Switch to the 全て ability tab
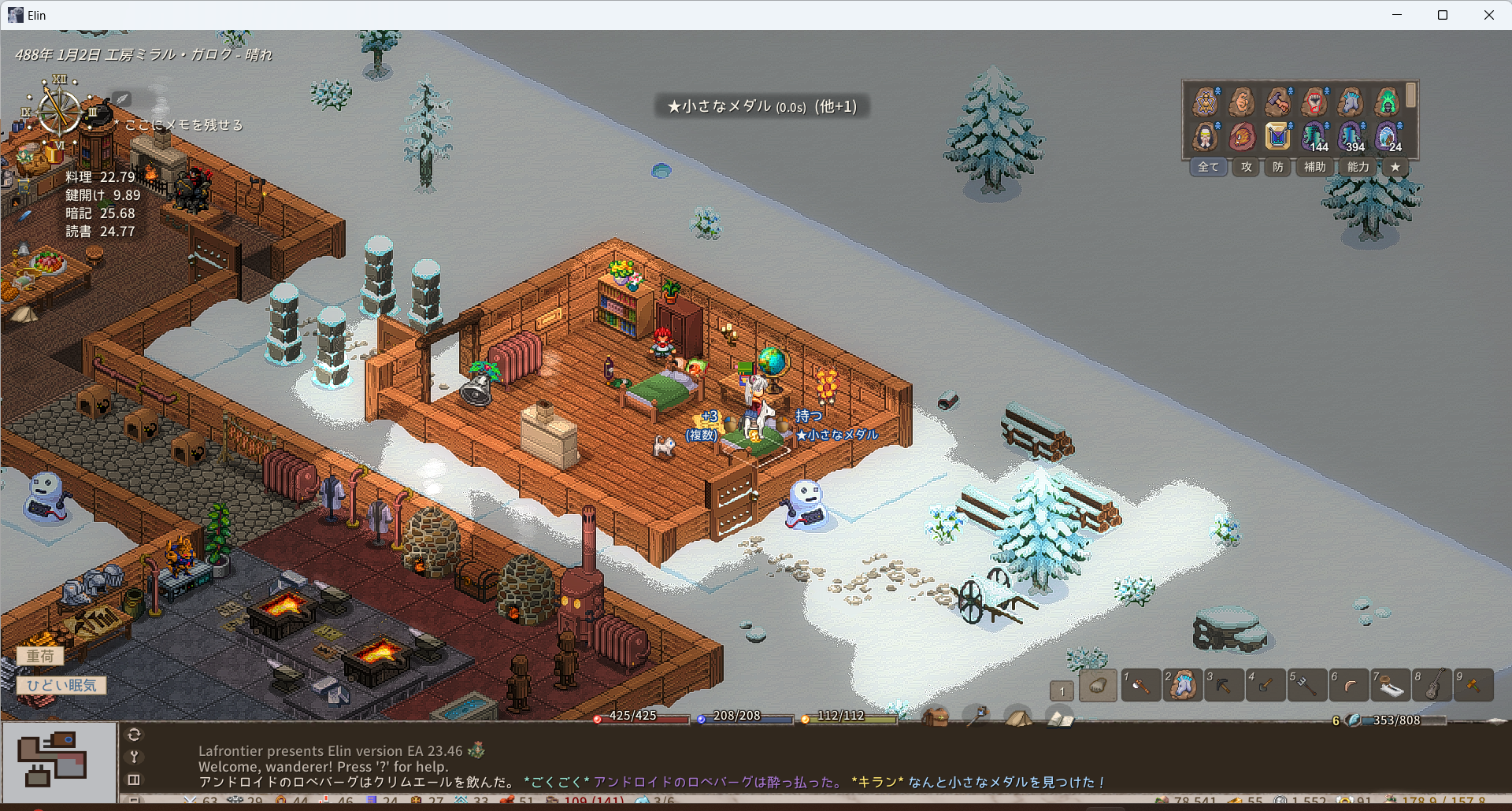 tap(1208, 167)
